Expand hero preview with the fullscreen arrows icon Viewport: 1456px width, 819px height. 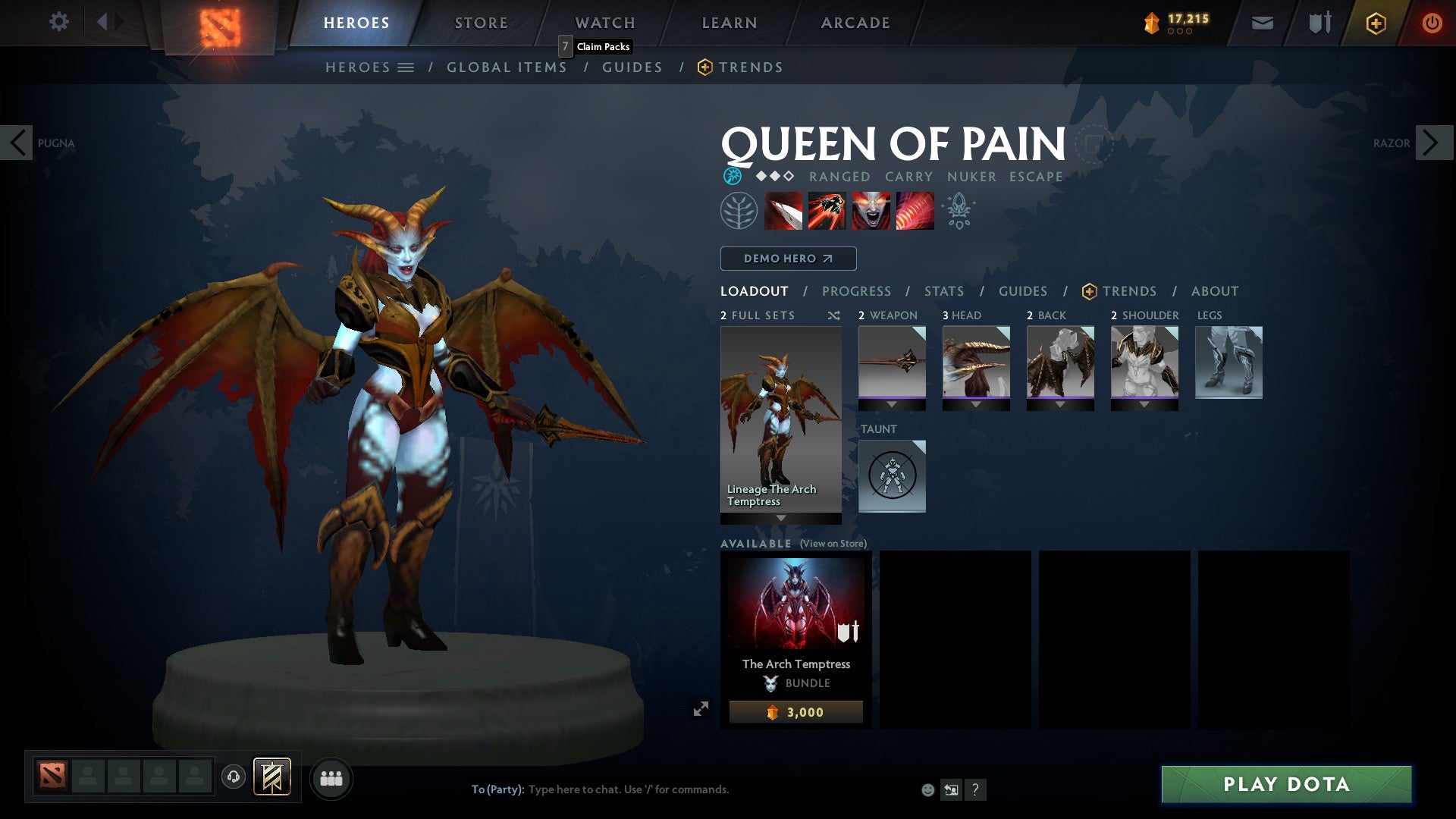701,706
